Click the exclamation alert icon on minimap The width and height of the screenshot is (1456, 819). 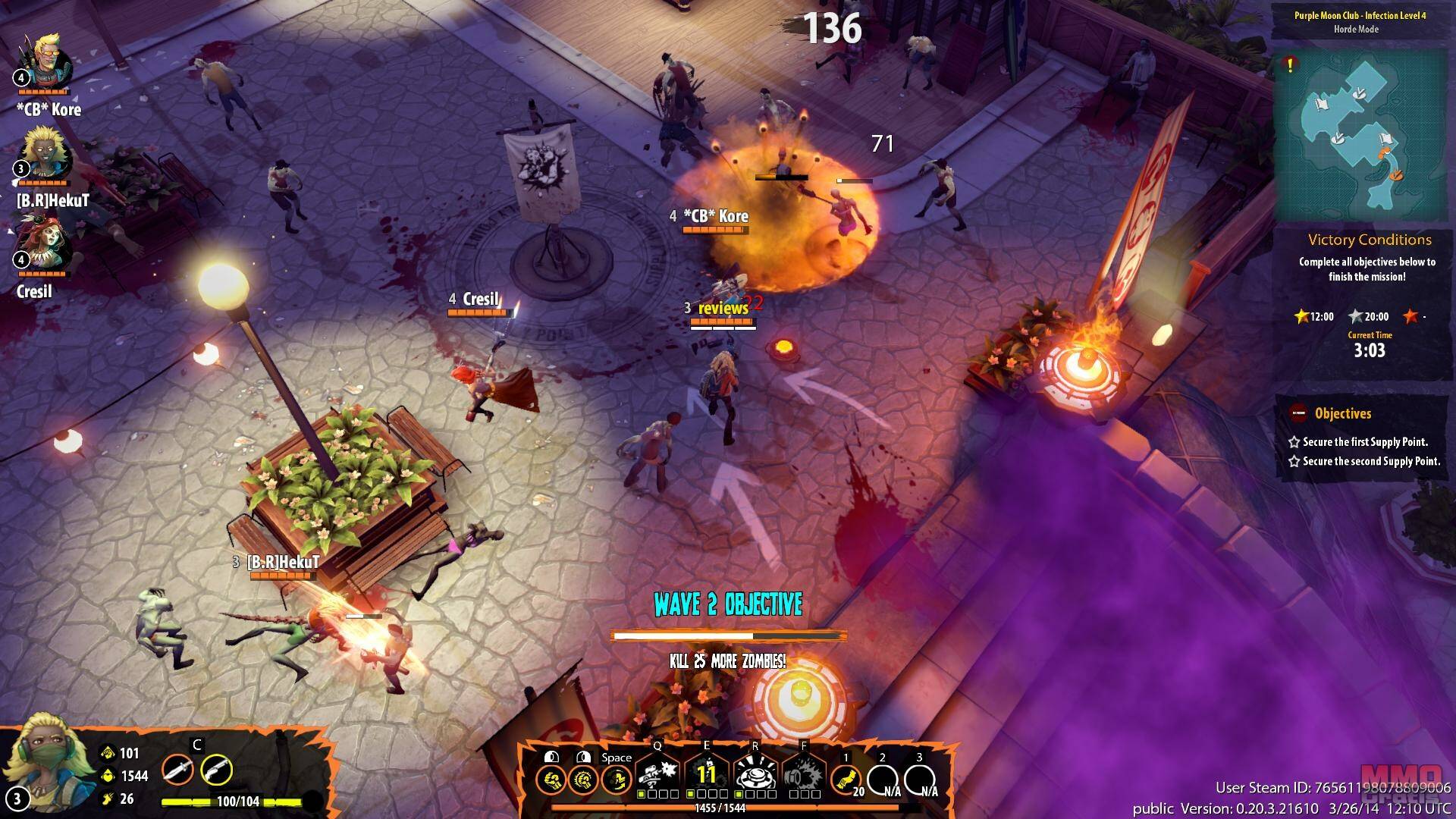click(1289, 65)
